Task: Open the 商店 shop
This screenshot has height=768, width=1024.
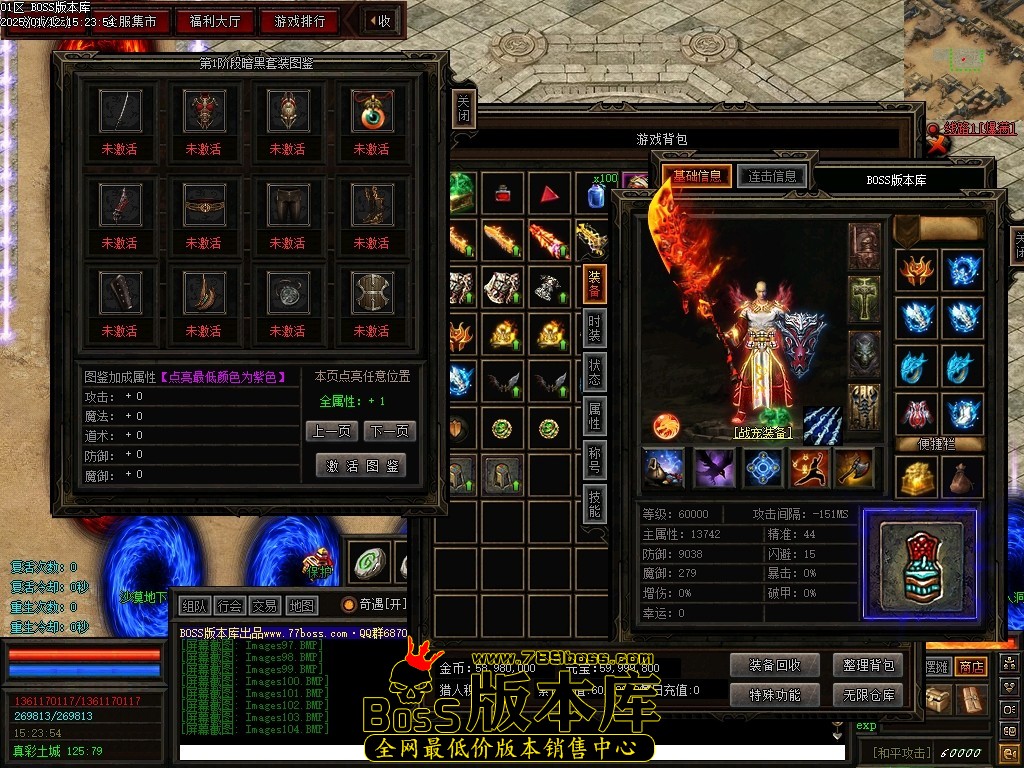Action: (x=971, y=666)
